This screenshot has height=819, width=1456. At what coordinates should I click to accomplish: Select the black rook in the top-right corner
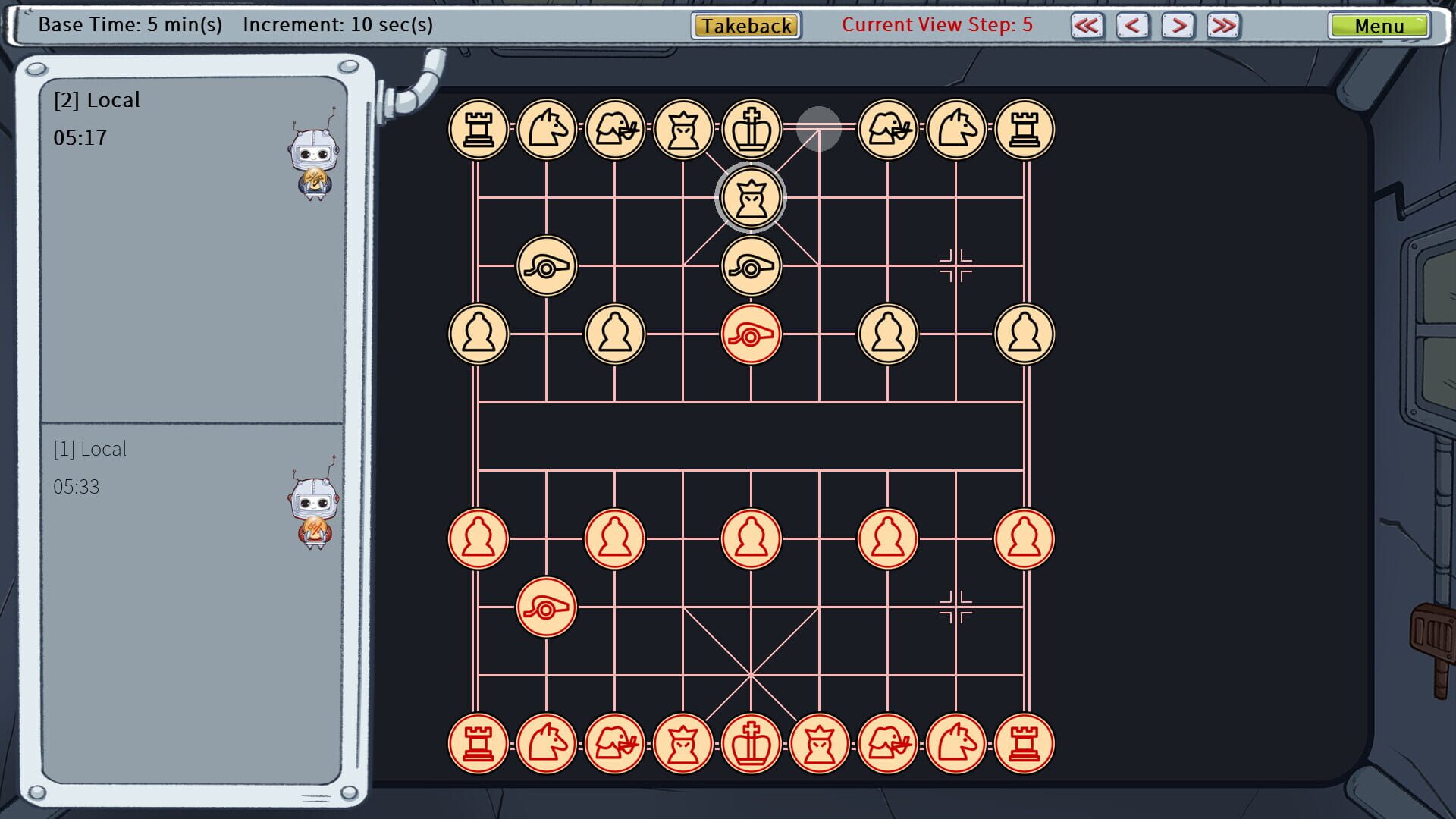click(x=1025, y=129)
